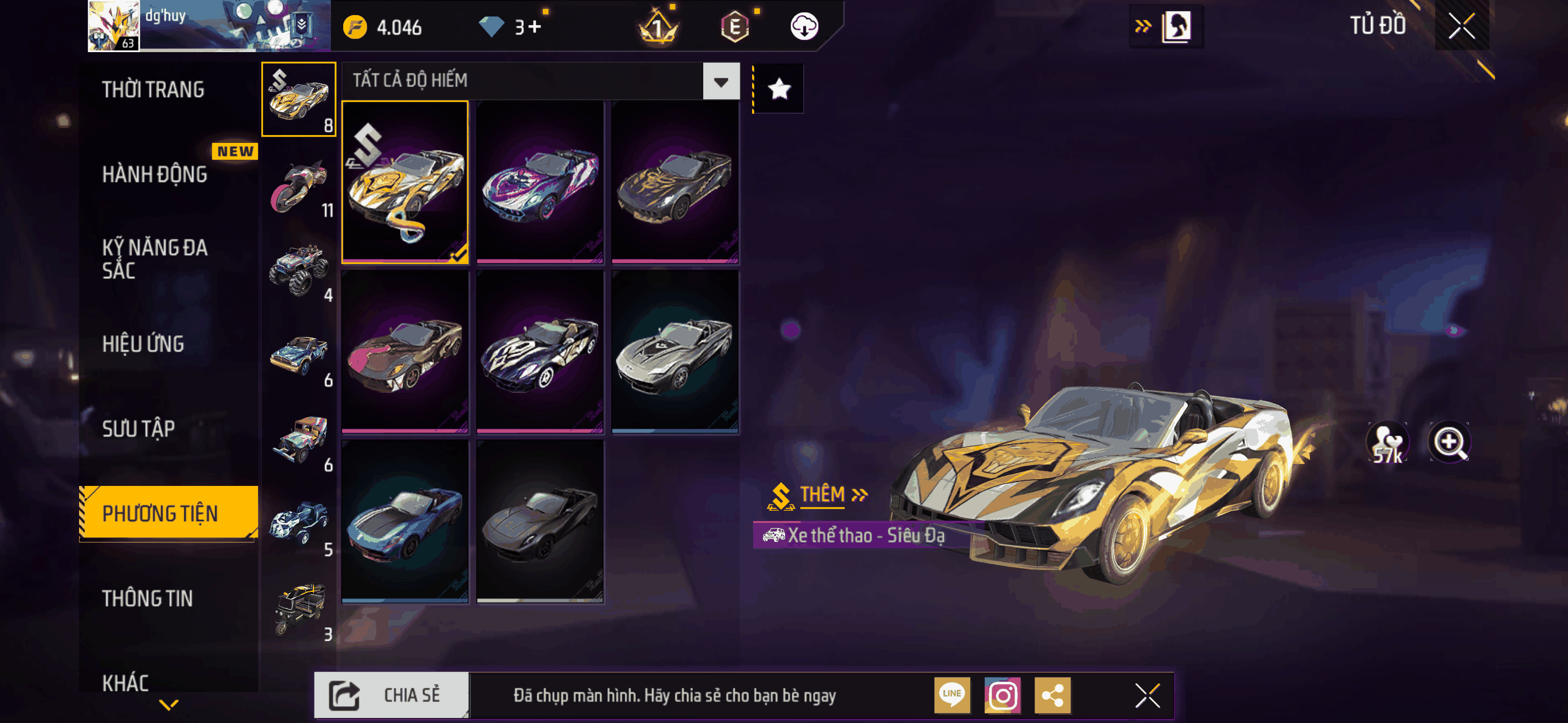The width and height of the screenshot is (1568, 723).
Task: Open the Thêm link for more skin details
Action: click(831, 494)
